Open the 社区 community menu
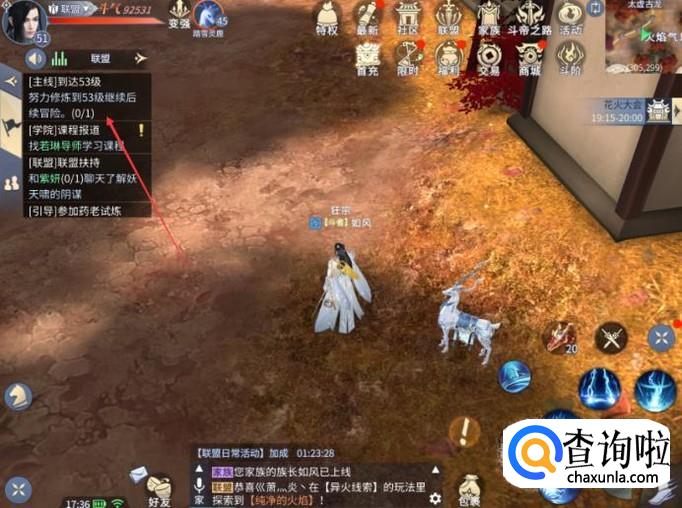This screenshot has height=508, width=682. [406, 18]
